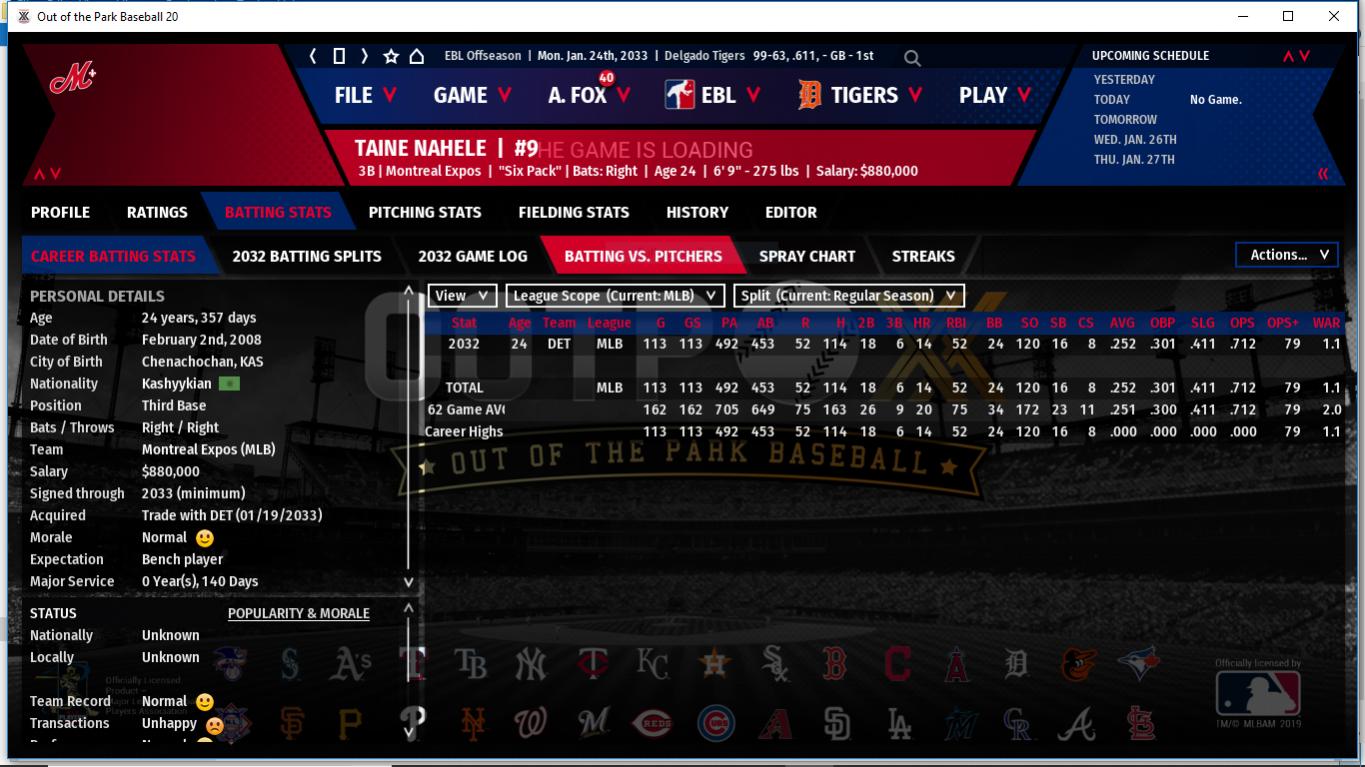Image resolution: width=1365 pixels, height=767 pixels.
Task: View the player HISTORY tab
Action: (x=697, y=212)
